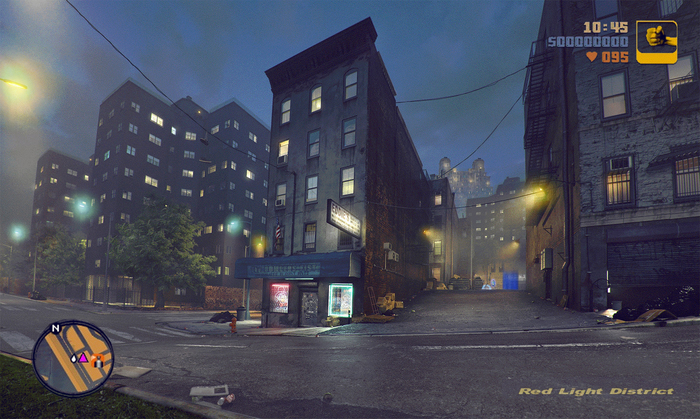Click the fist weapon icon
Viewport: 700px width, 419px height.
pos(656,41)
